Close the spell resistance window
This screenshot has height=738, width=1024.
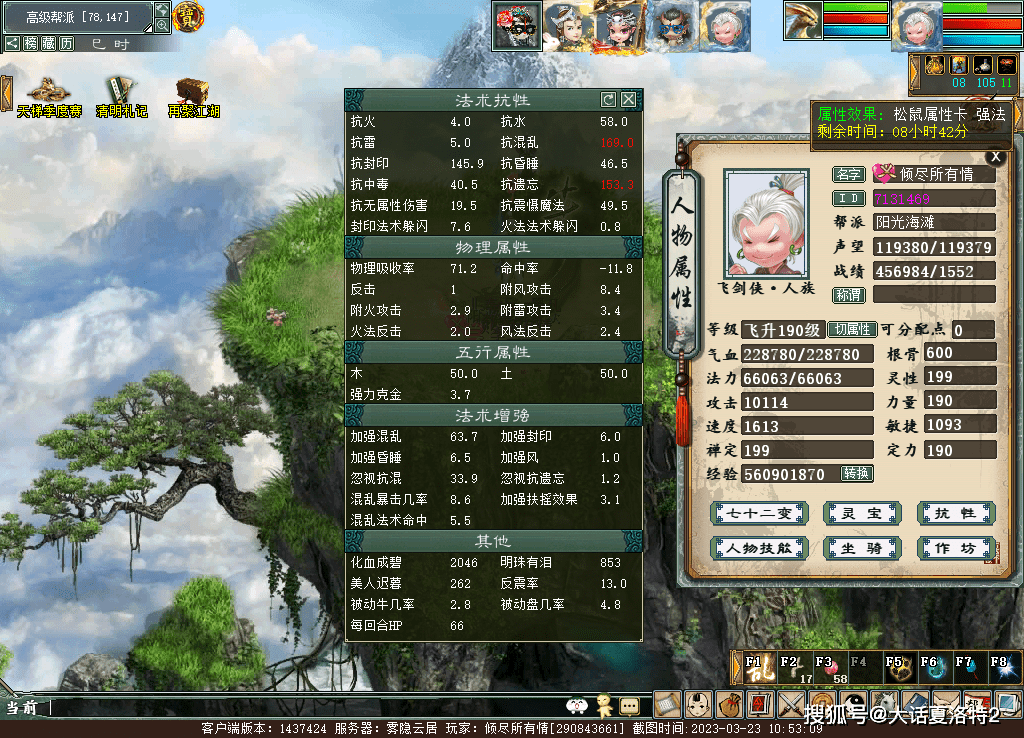[628, 100]
